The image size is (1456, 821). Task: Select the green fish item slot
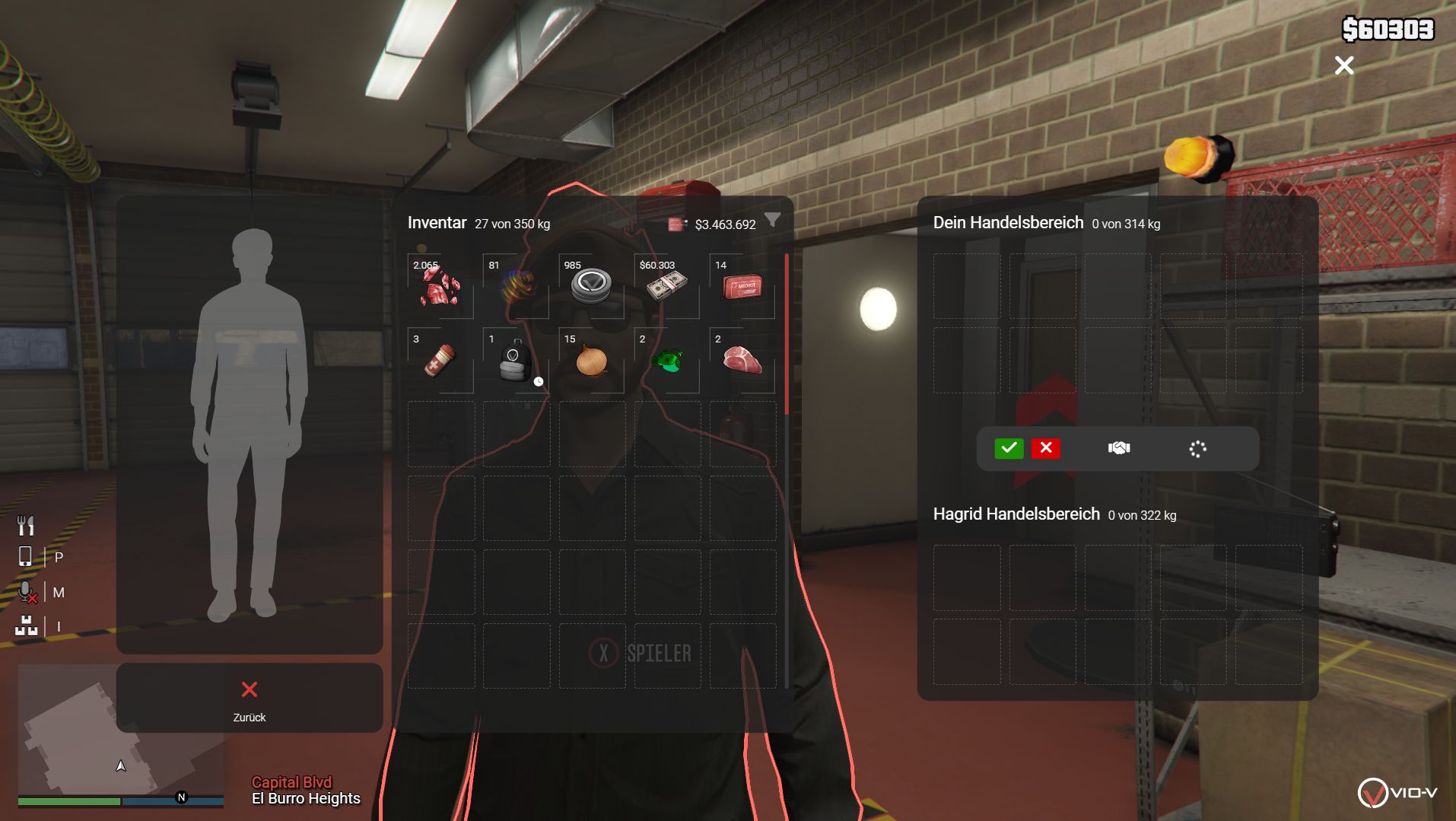[x=666, y=360]
